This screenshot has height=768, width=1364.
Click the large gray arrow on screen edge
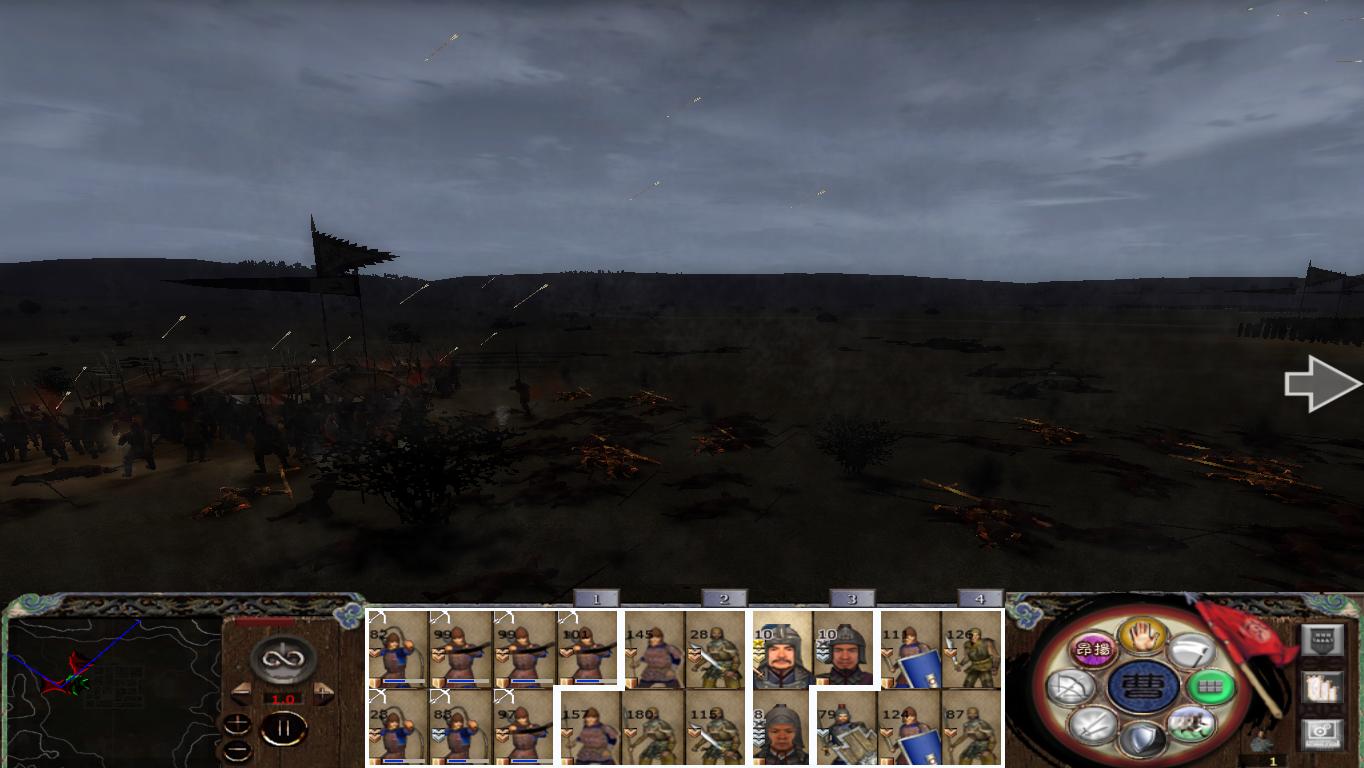1322,384
